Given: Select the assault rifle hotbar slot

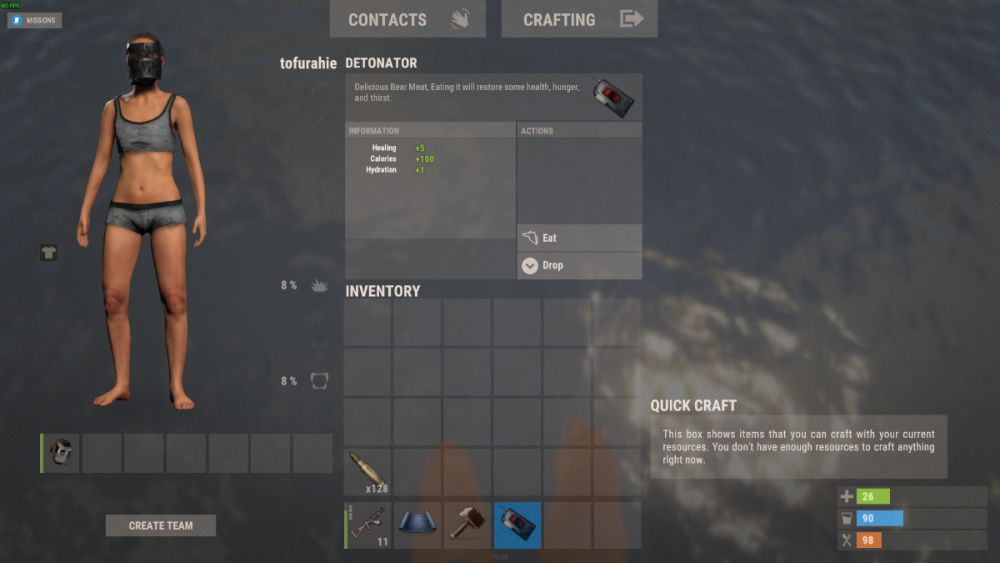Looking at the screenshot, I should pos(367,525).
